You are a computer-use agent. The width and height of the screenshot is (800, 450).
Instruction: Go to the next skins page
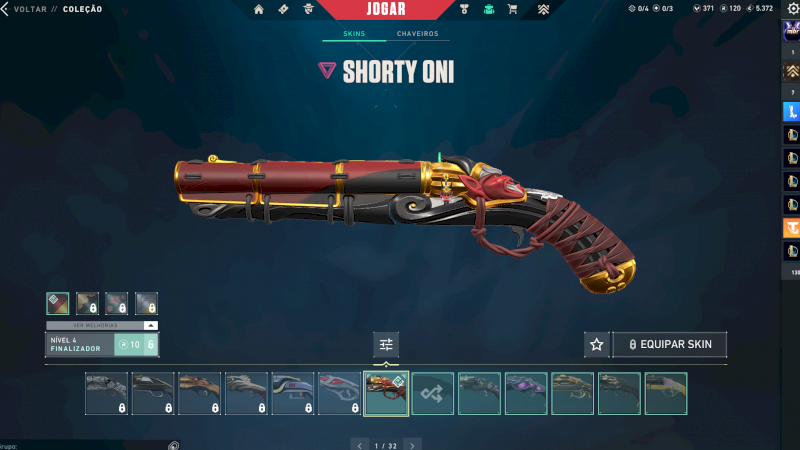pyautogui.click(x=412, y=444)
